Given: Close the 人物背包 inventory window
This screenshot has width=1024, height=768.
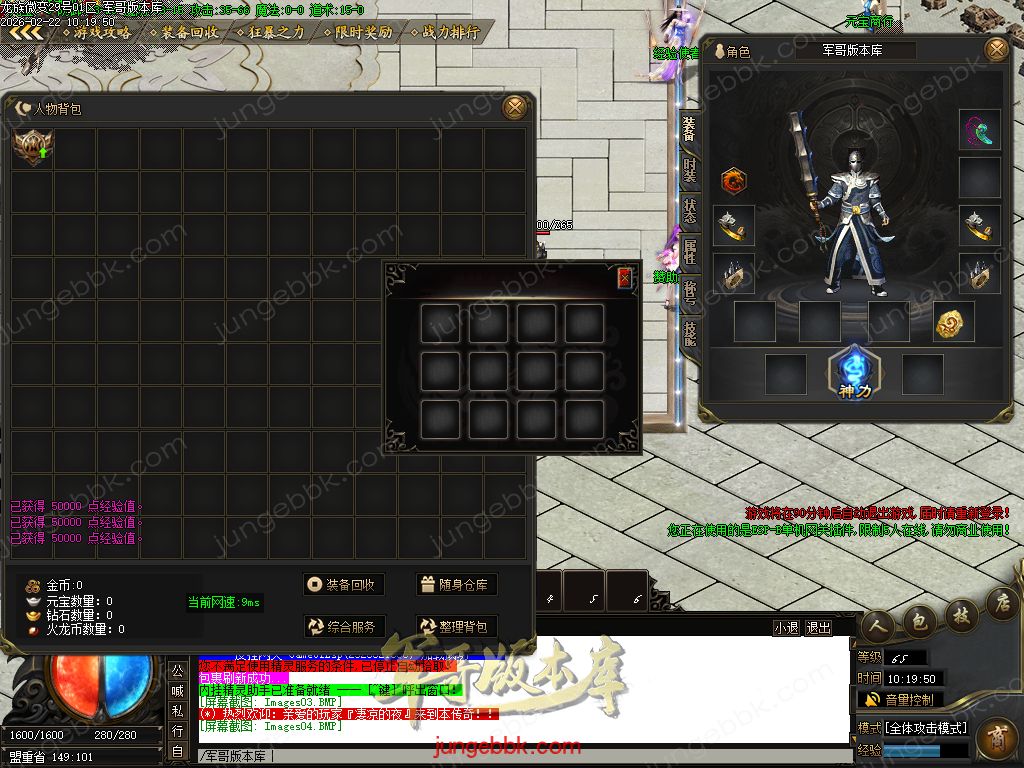Looking at the screenshot, I should (514, 107).
